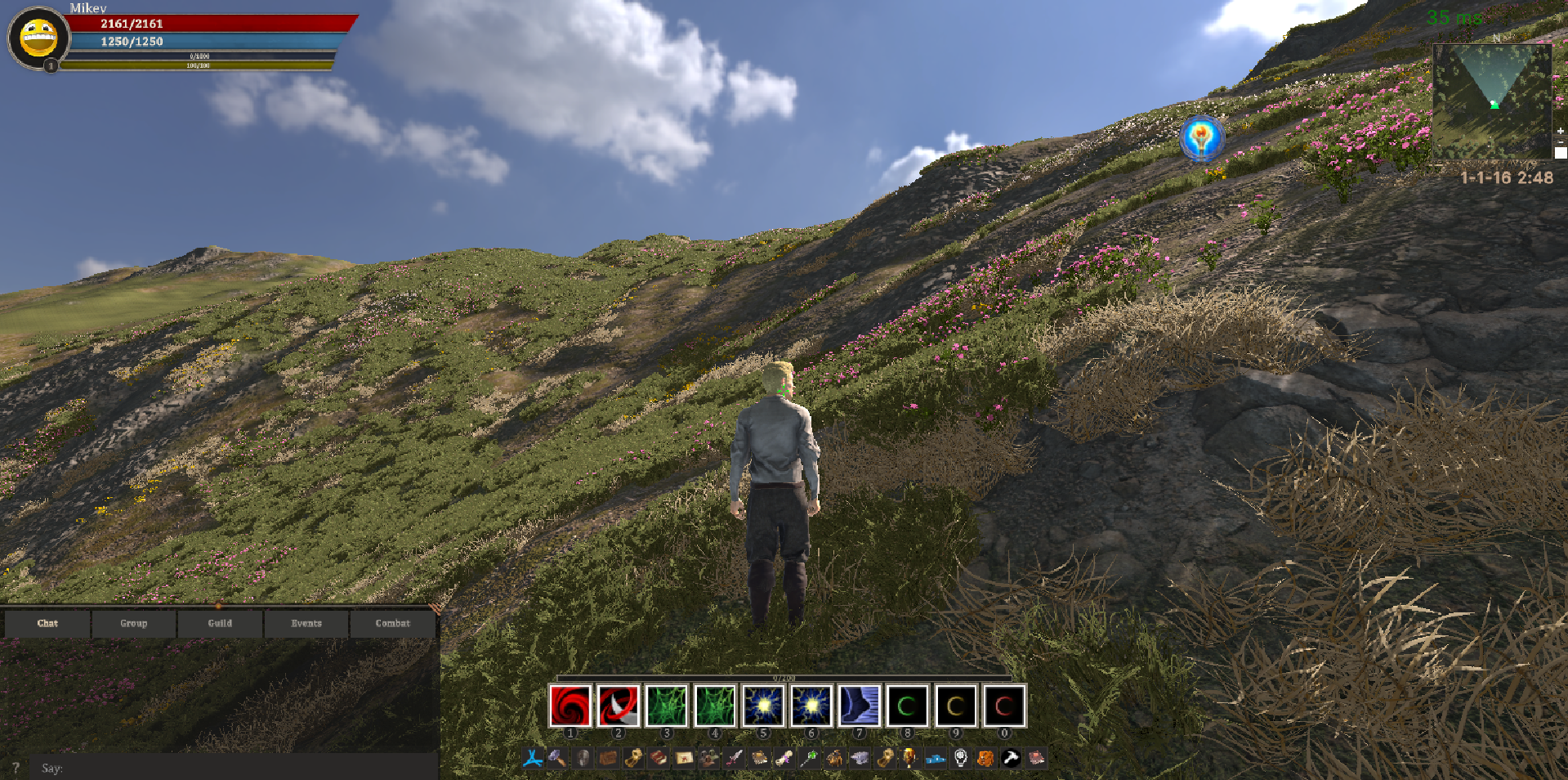Zoom in the minimap with plus button

point(1560,131)
